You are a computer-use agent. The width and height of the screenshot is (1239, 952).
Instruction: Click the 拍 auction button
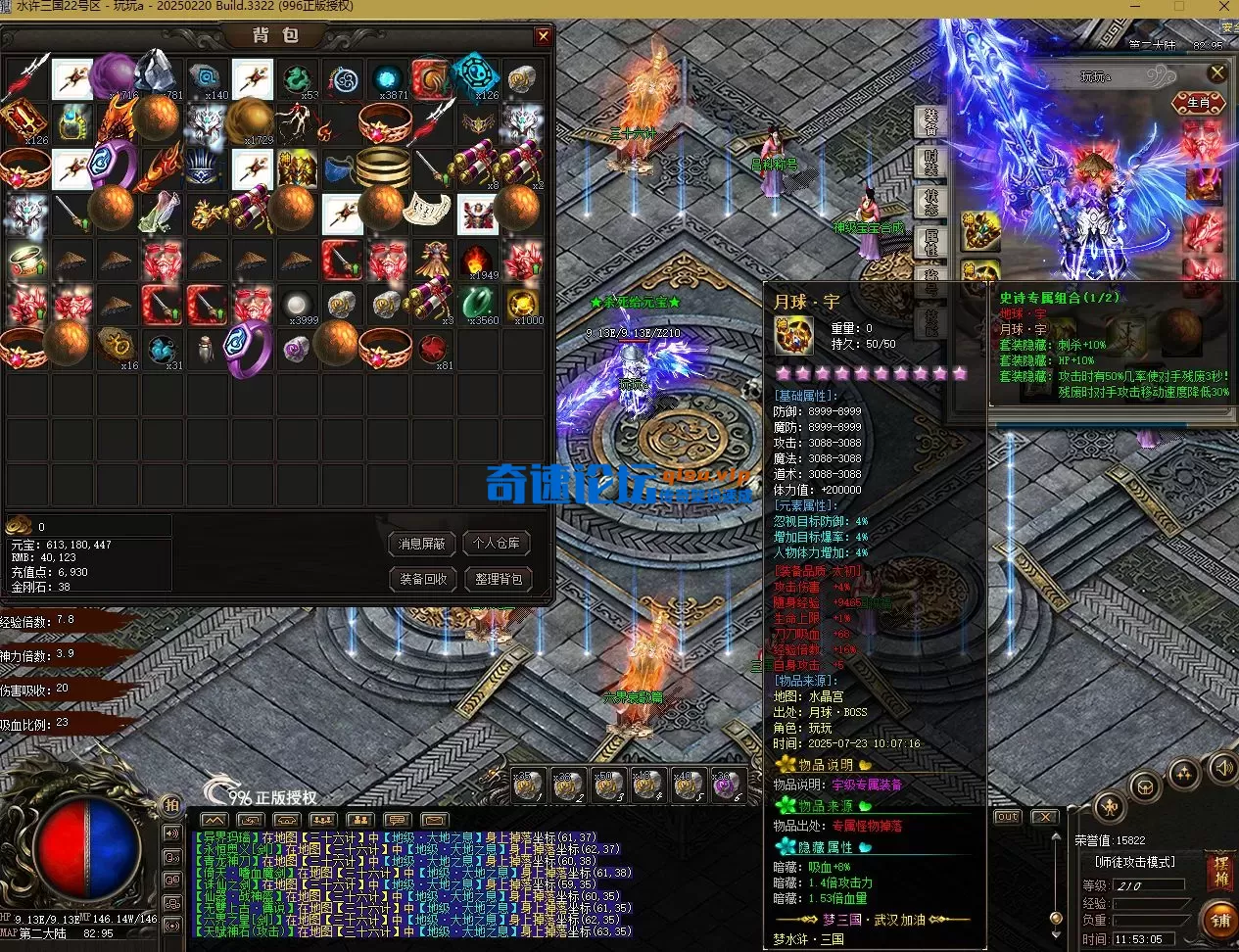coord(171,805)
